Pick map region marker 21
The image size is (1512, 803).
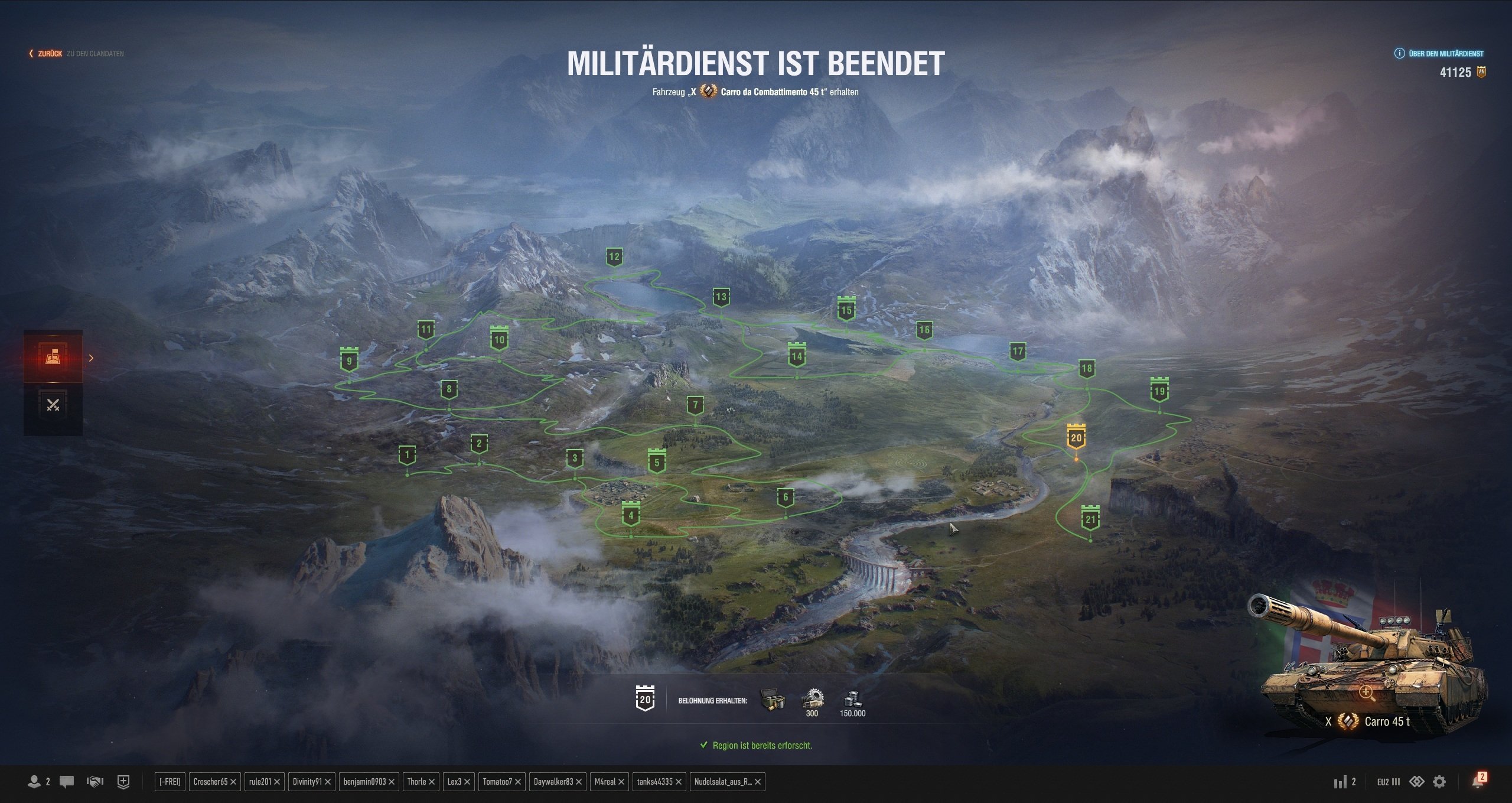tap(1090, 519)
